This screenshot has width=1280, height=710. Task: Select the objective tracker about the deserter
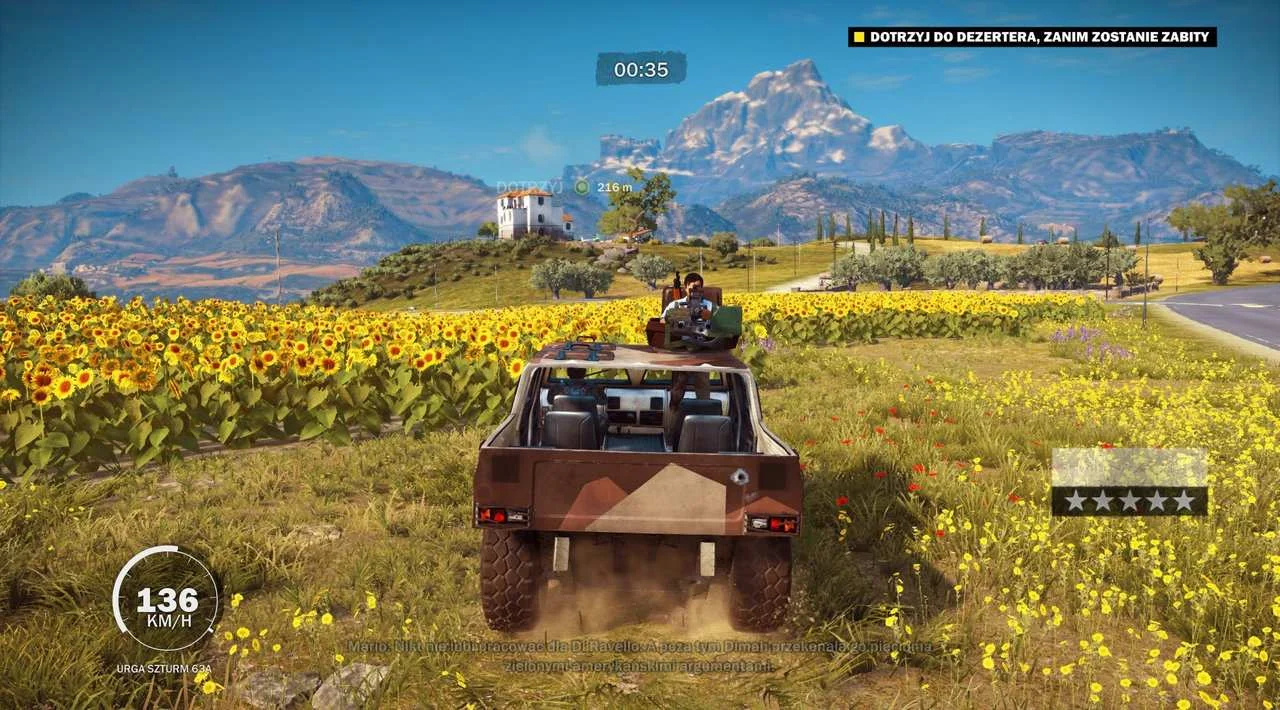pyautogui.click(x=1032, y=37)
